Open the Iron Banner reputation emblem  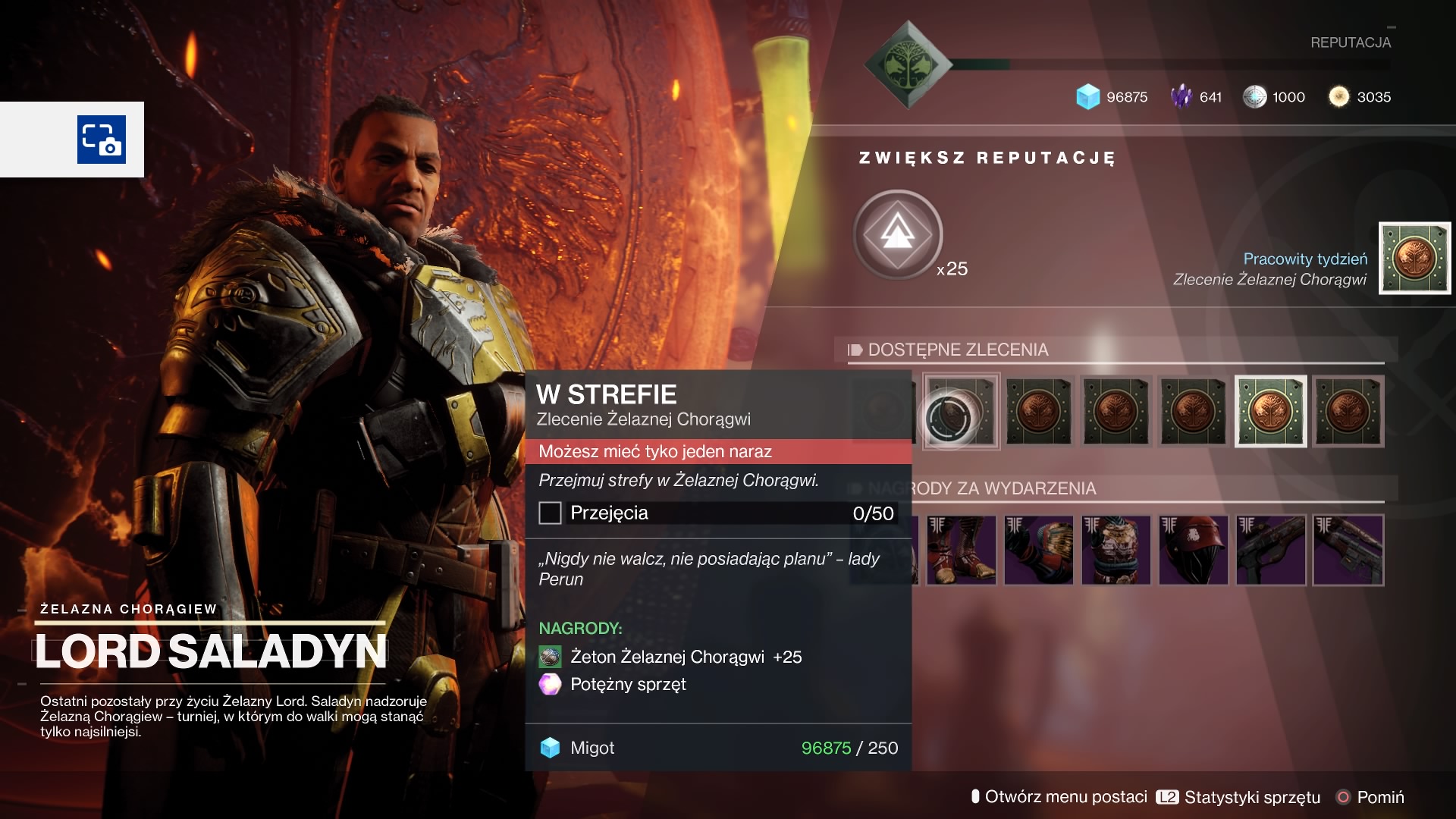(x=908, y=65)
